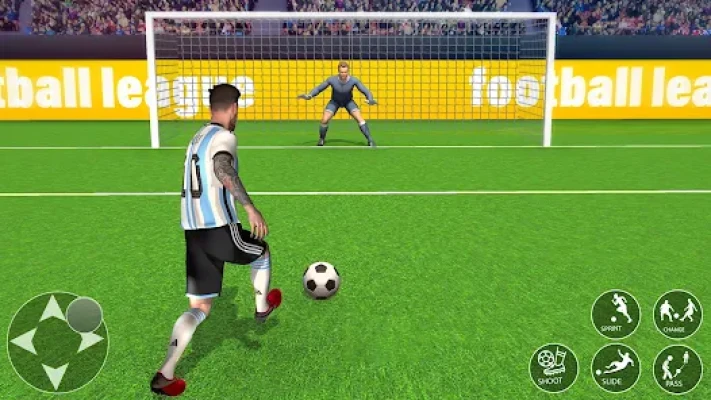Tap the SHOOT button

coord(553,368)
